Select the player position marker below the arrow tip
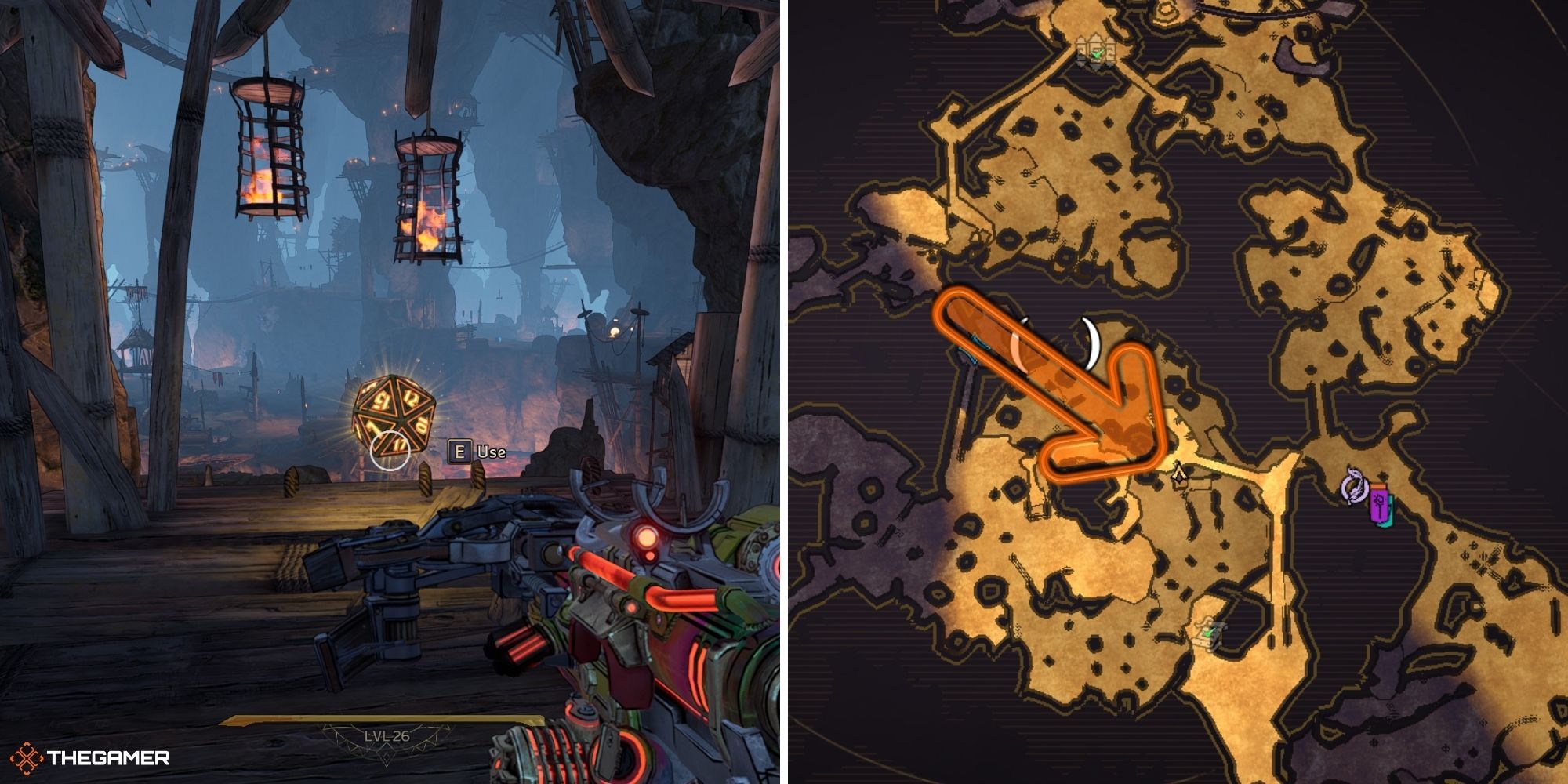1568x784 pixels. tap(1178, 474)
